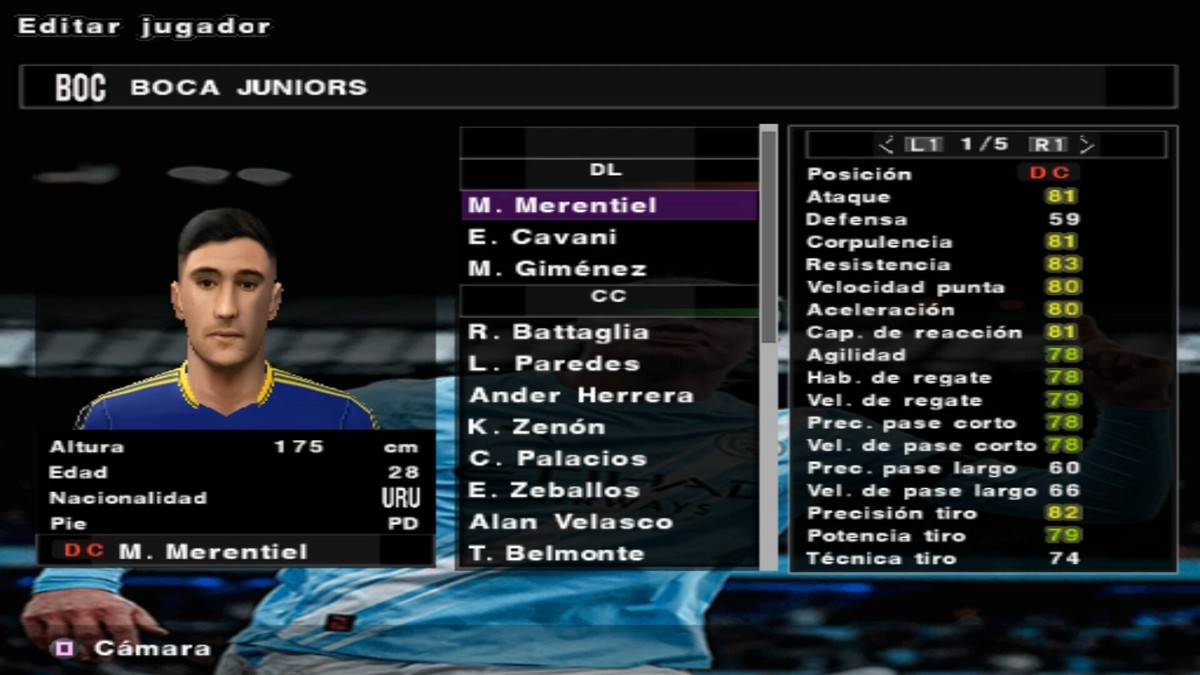This screenshot has height=675, width=1200.
Task: Choose L. Paredes from the list
Action: point(608,364)
